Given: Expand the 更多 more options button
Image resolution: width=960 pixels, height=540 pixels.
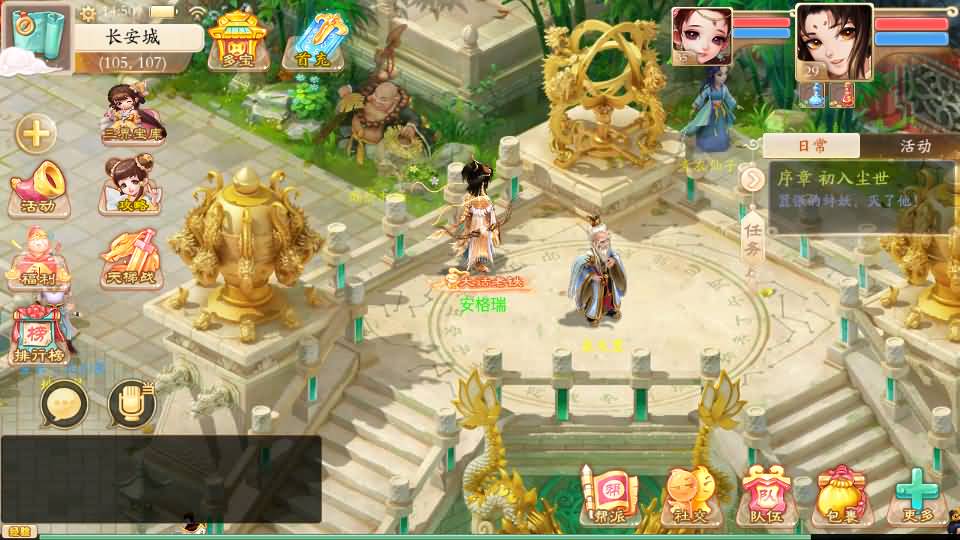Looking at the screenshot, I should coord(916,497).
